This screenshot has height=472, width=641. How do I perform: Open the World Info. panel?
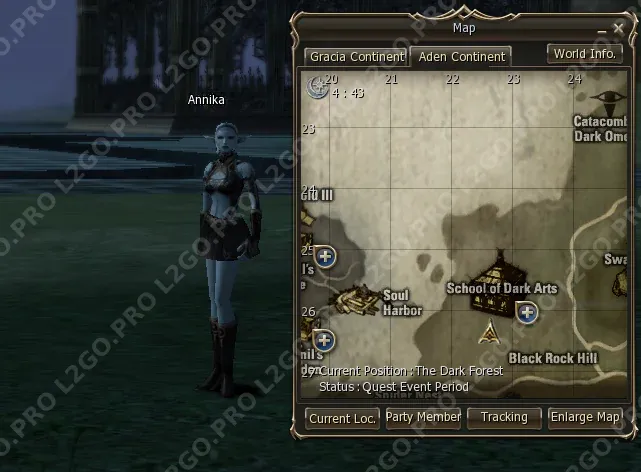584,54
